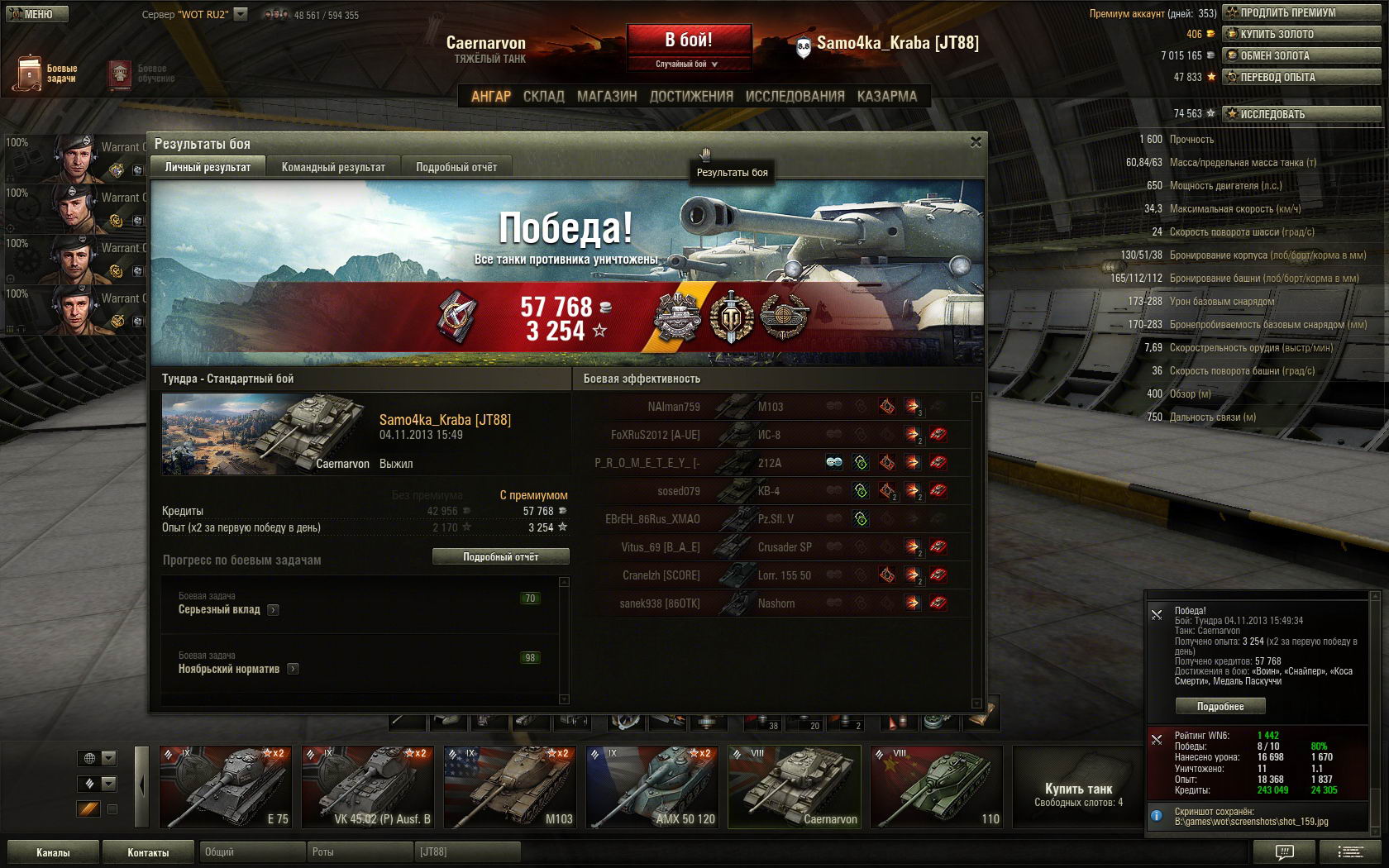Open the ОБМЕН ЗОЛОТА exchange
Image resolution: width=1389 pixels, height=868 pixels.
(x=1301, y=55)
